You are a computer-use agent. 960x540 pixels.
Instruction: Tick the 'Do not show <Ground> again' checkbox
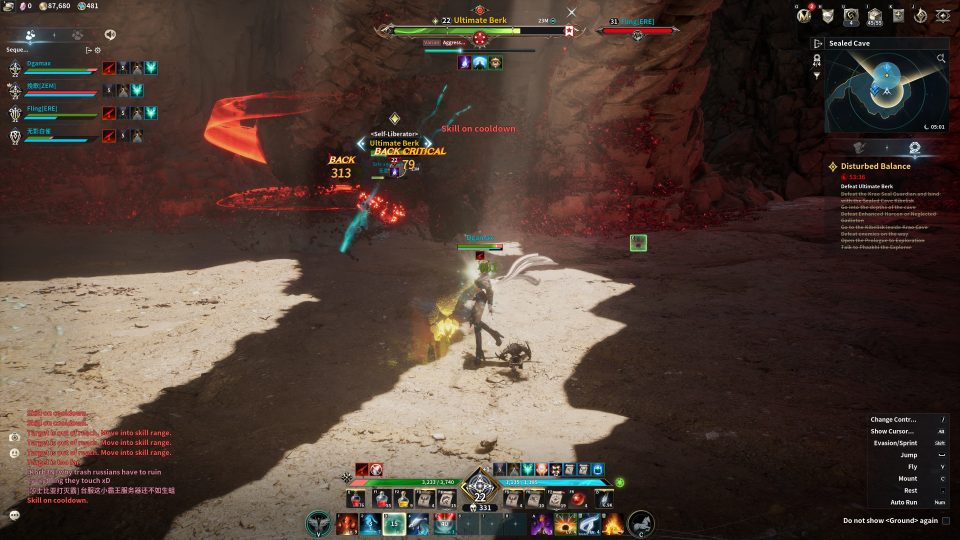[x=946, y=520]
